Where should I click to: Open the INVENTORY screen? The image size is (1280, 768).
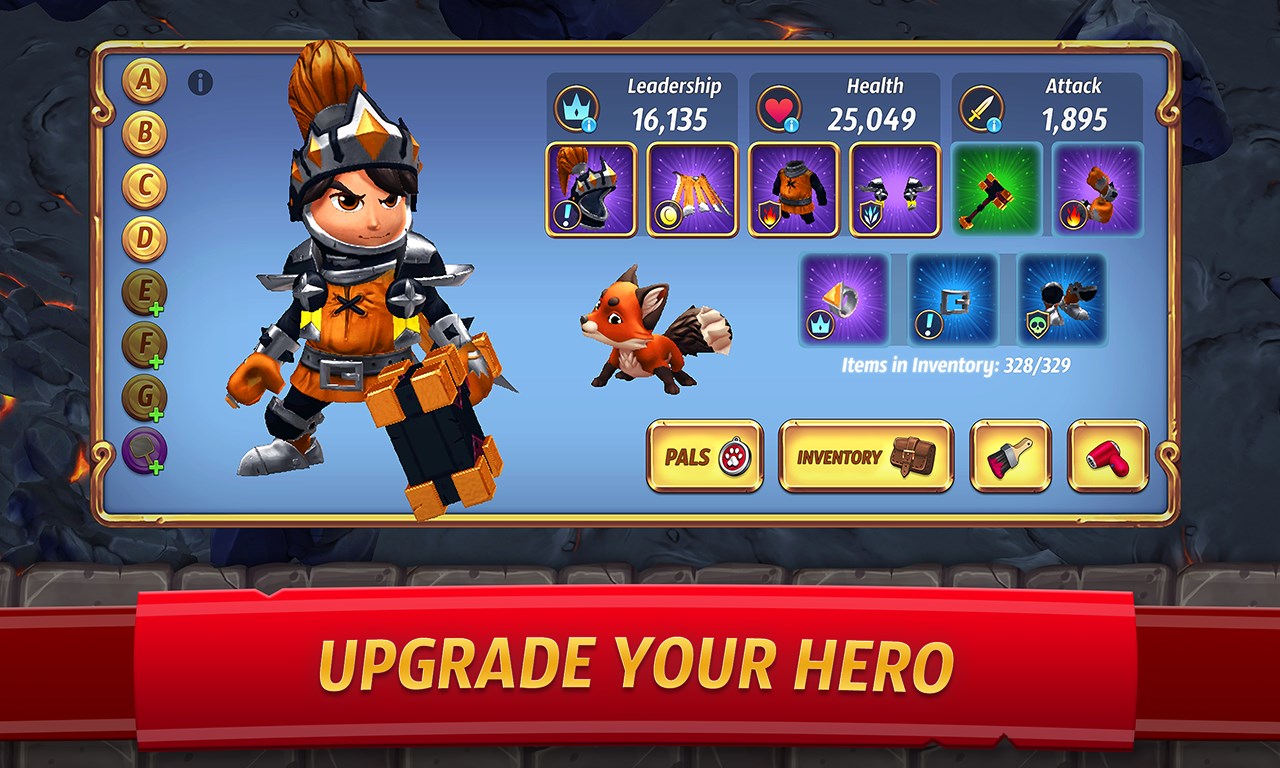click(x=864, y=457)
